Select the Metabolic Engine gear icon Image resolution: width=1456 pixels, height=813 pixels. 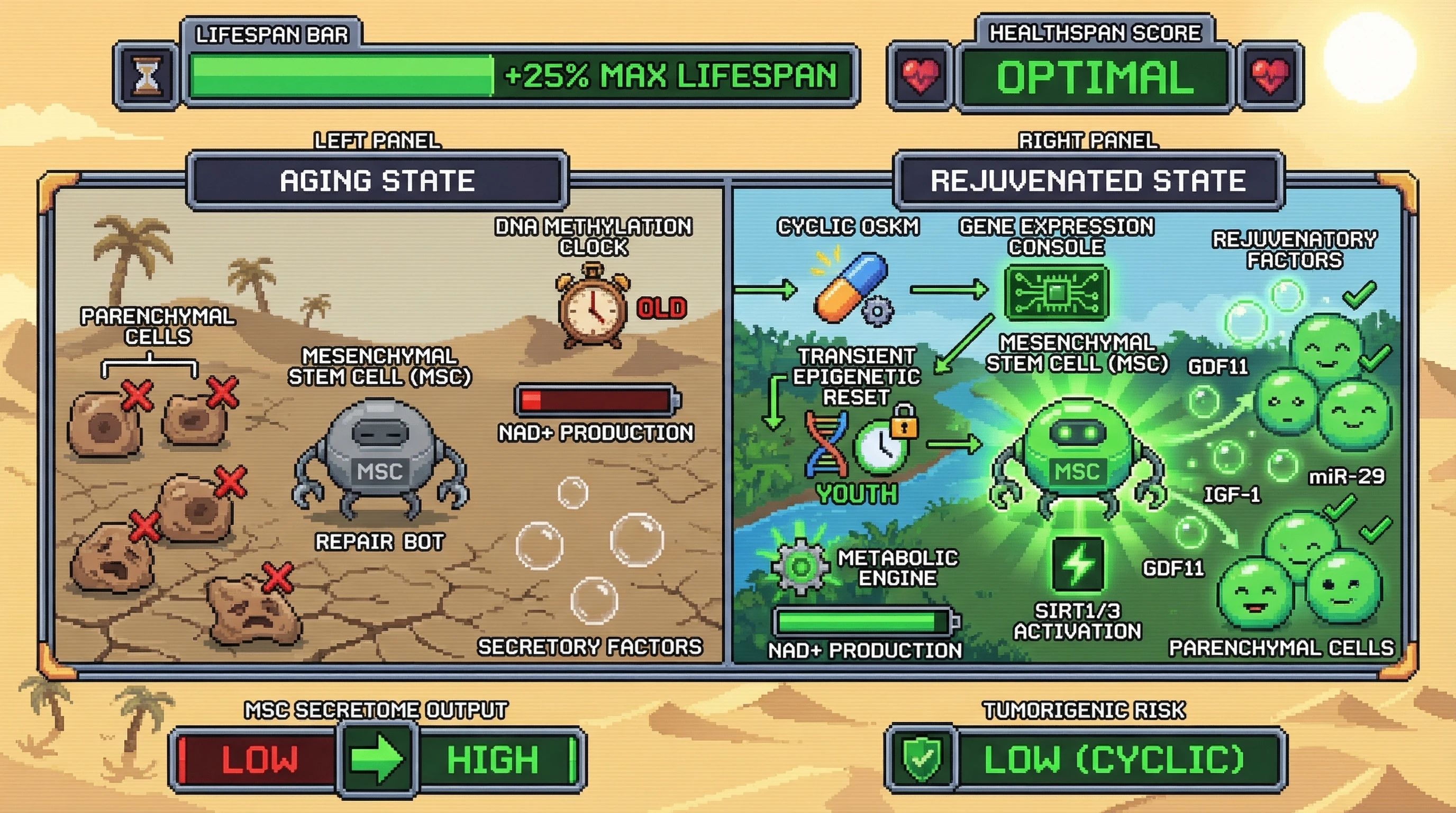[800, 566]
